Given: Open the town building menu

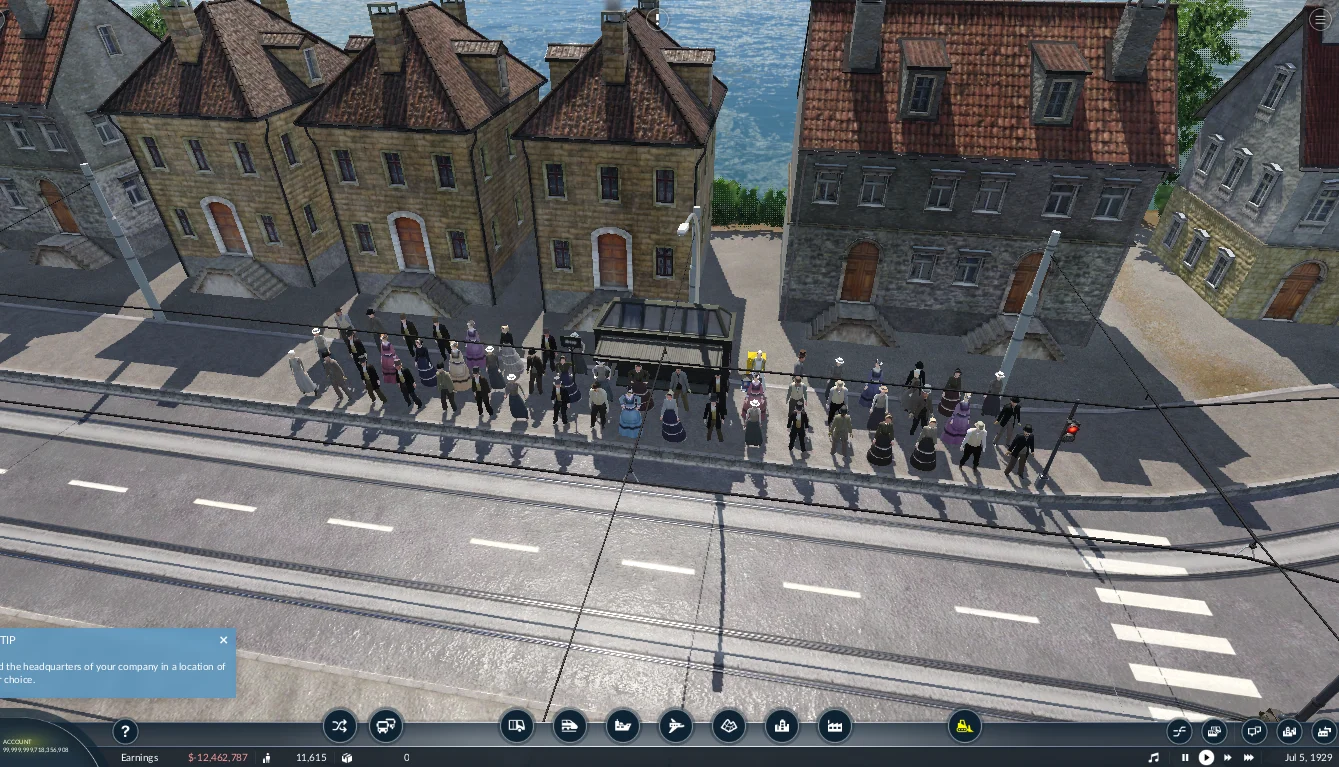Looking at the screenshot, I should coord(782,726).
